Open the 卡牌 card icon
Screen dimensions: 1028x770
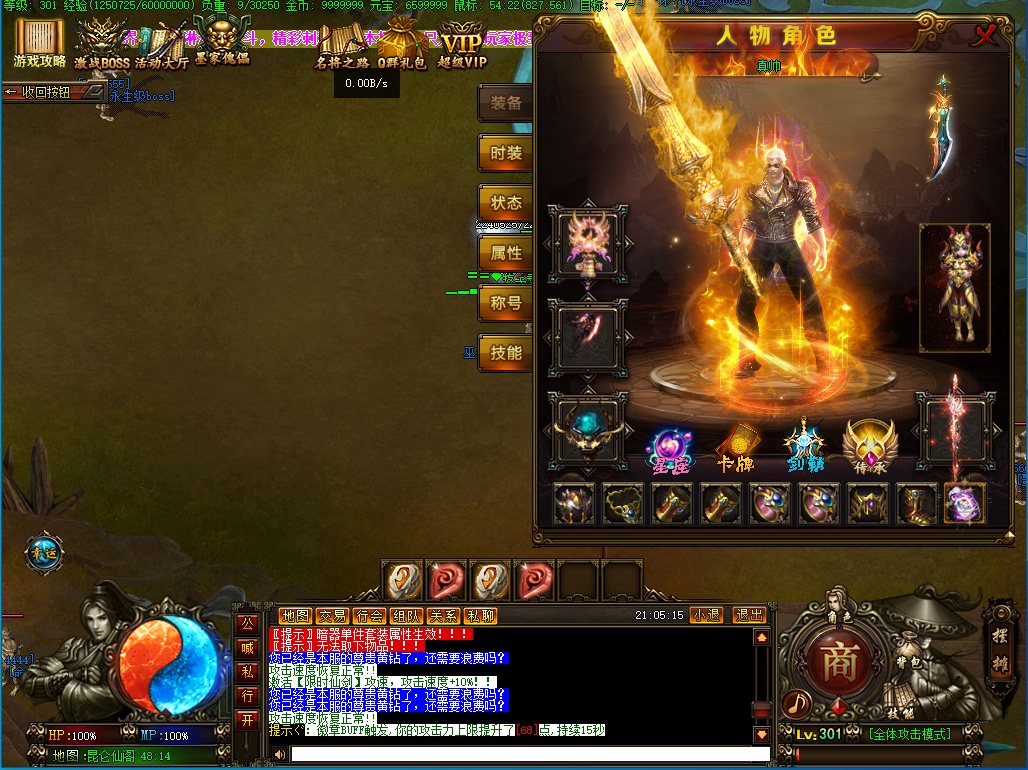737,449
